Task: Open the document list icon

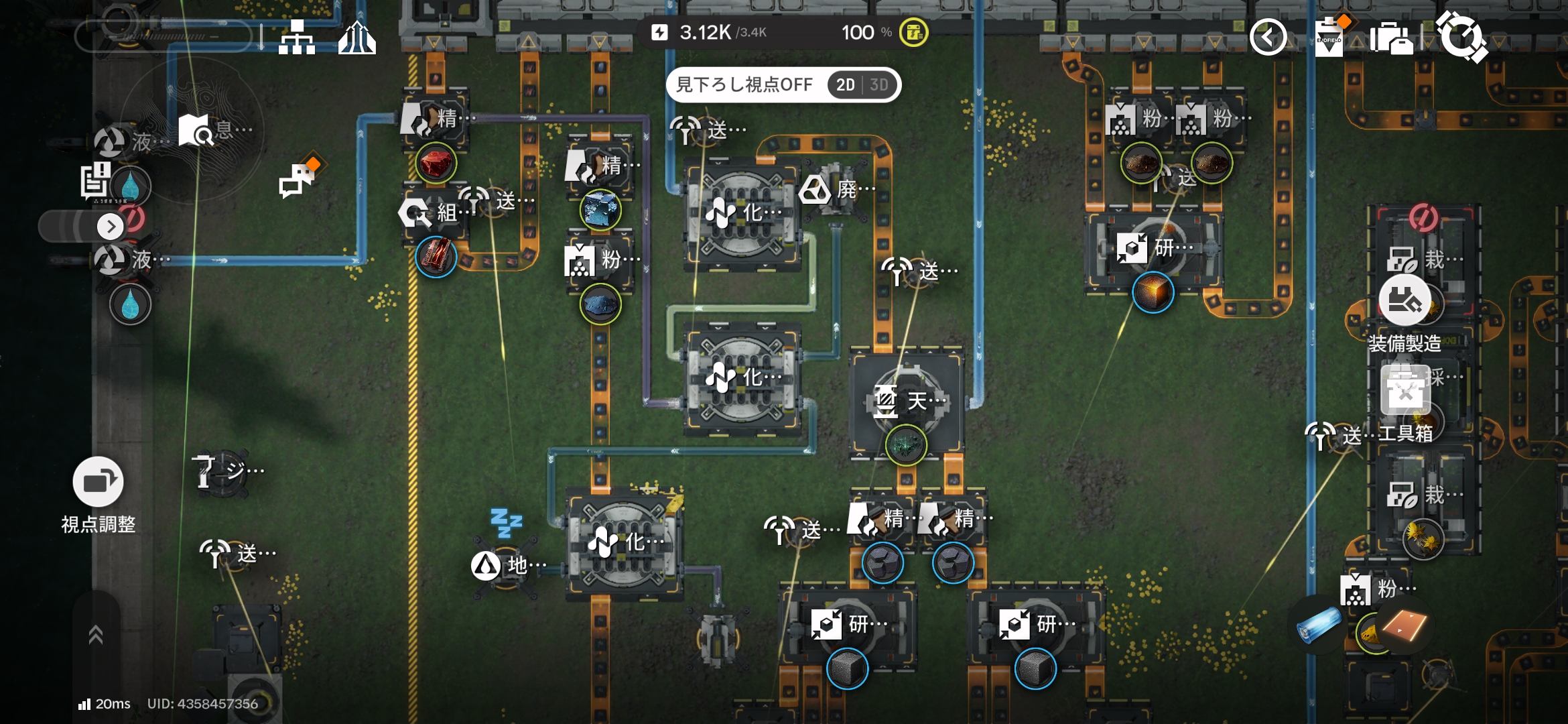Action: (x=96, y=181)
